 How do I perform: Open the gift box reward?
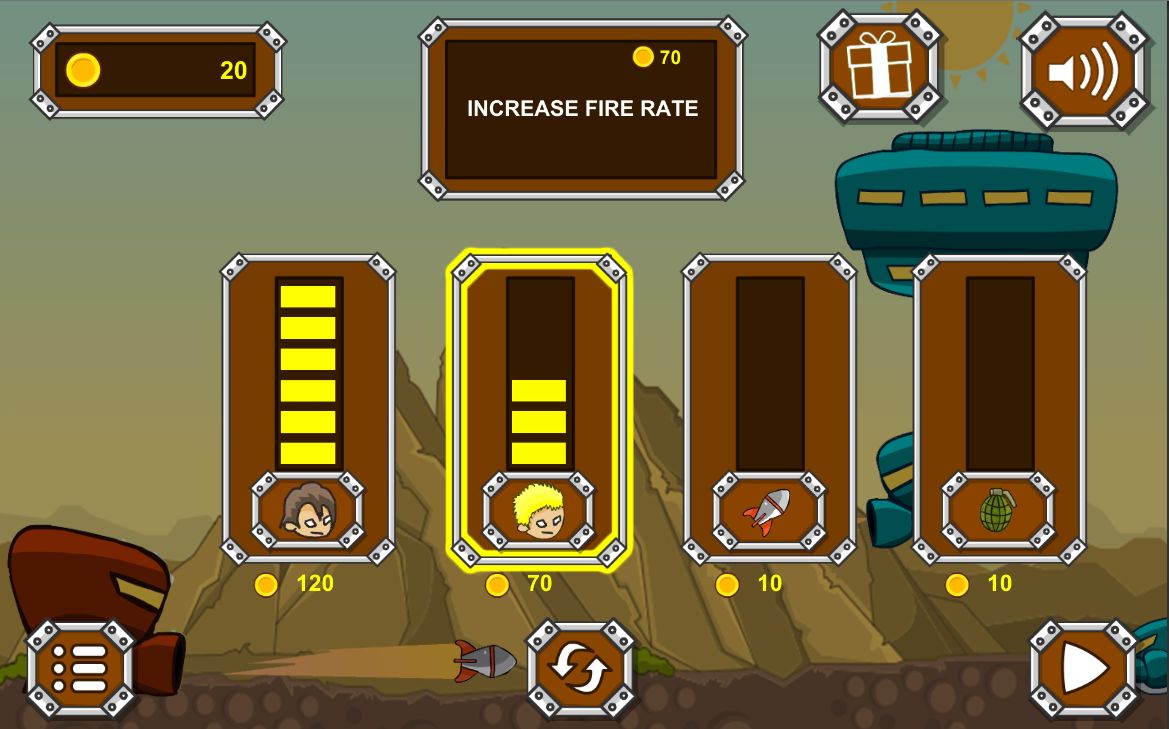click(879, 66)
